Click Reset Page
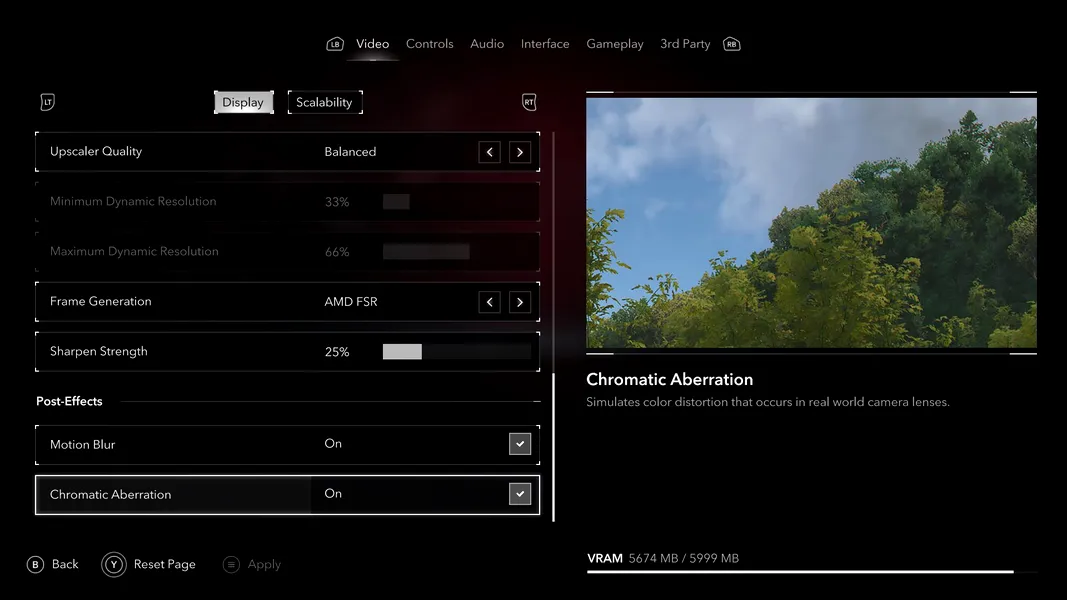The image size is (1067, 600). pos(150,565)
